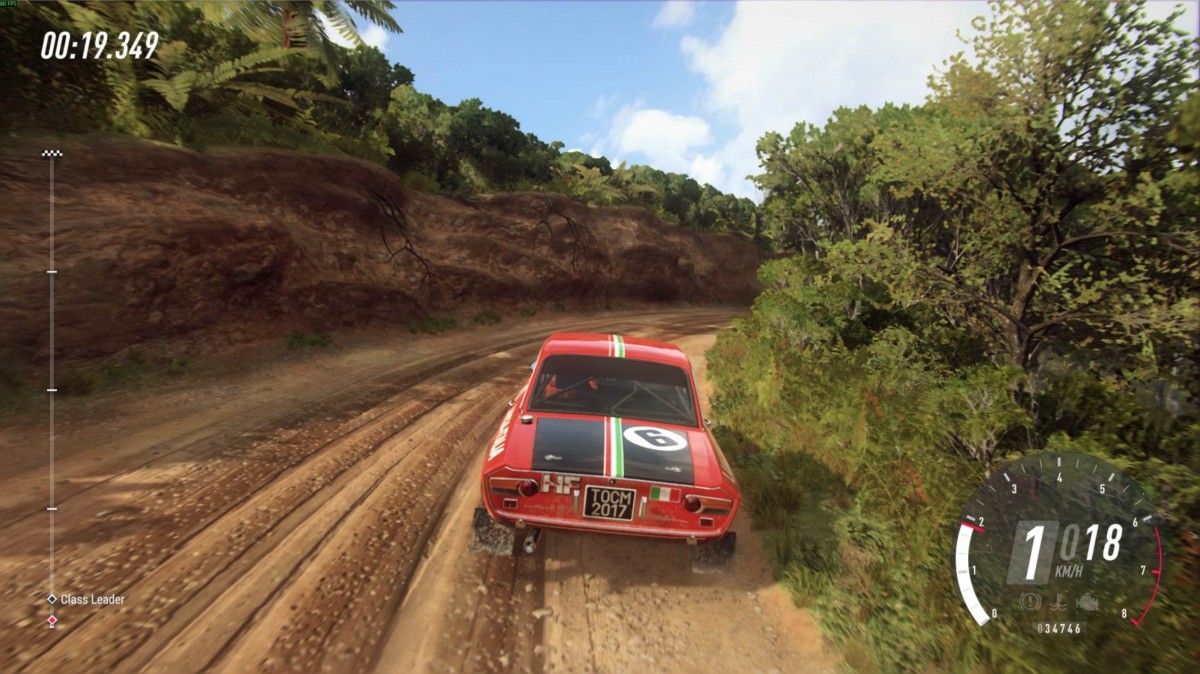Click the gear indicator on the tachometer
Image resolution: width=1200 pixels, height=674 pixels.
1034,551
